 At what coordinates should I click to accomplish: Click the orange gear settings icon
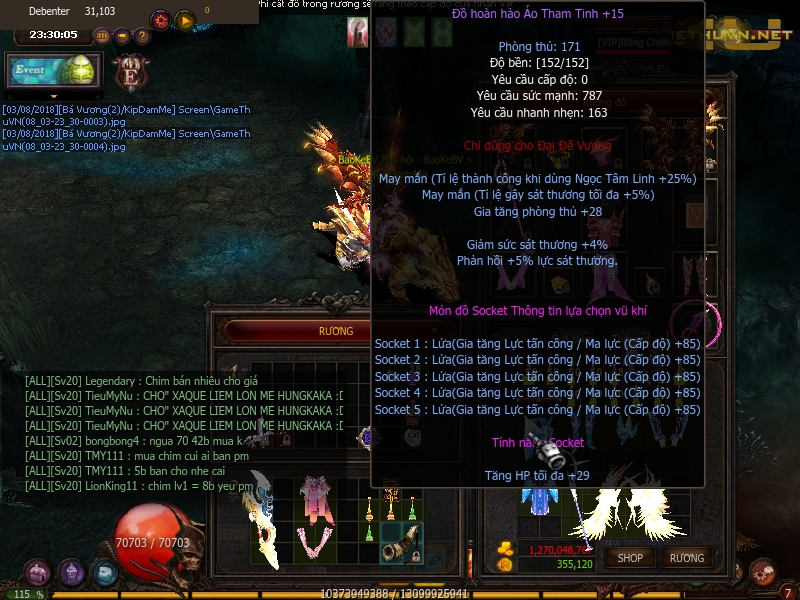click(x=160, y=19)
